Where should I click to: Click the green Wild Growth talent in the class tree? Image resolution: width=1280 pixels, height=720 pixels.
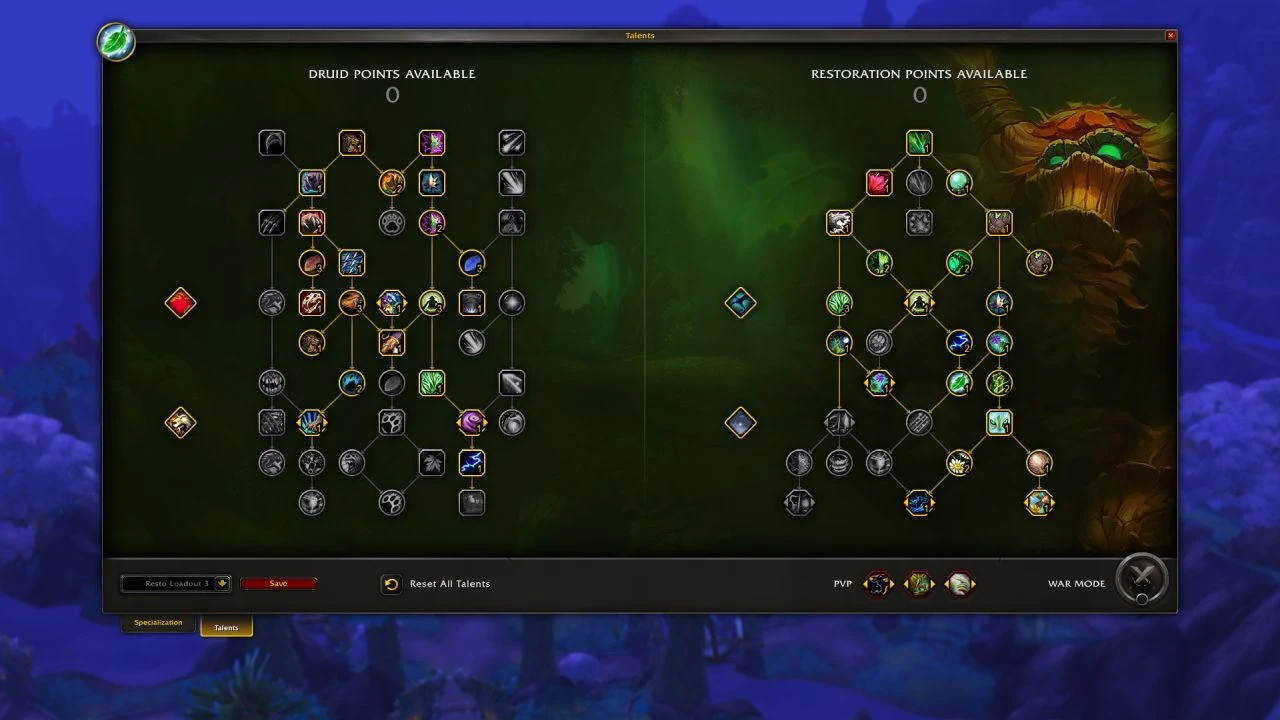coord(432,383)
